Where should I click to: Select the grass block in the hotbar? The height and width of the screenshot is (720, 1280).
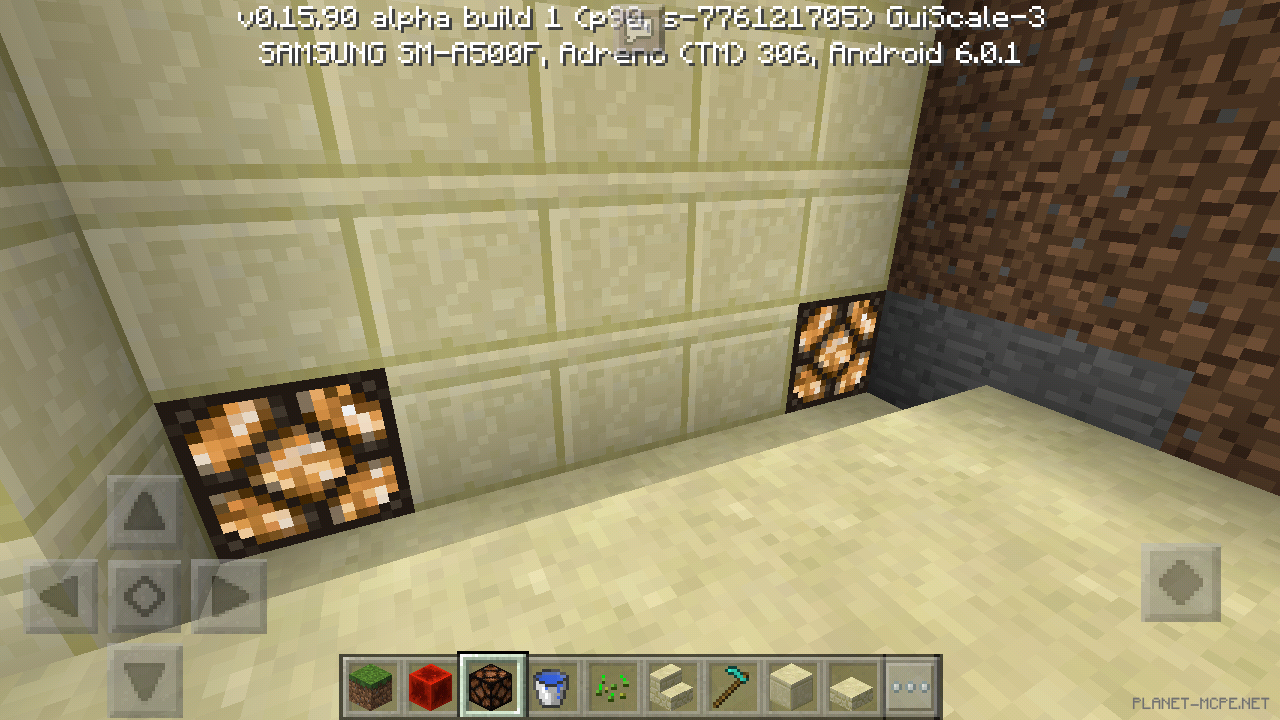pyautogui.click(x=369, y=687)
